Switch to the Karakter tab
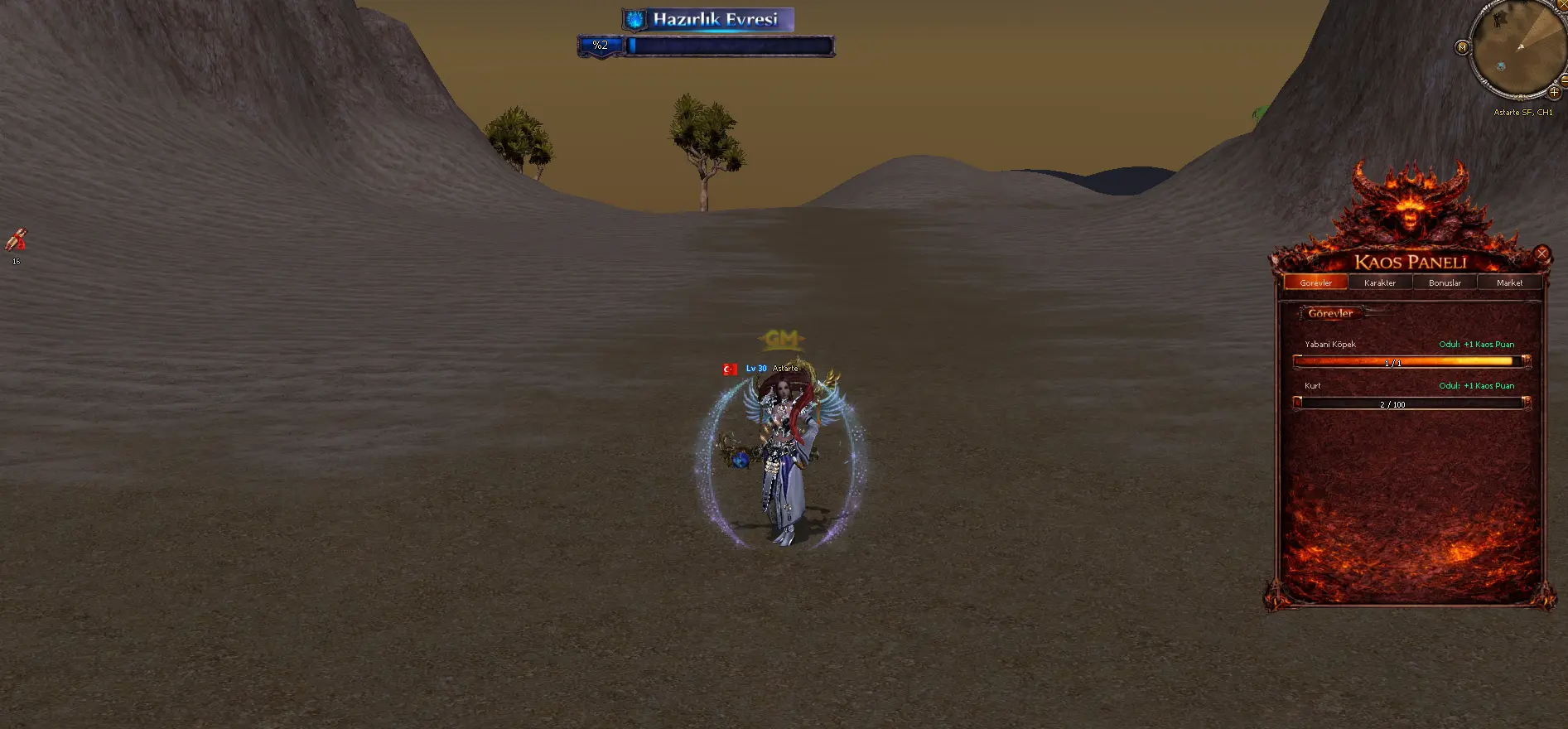Viewport: 1568px width, 729px height. [x=1380, y=282]
